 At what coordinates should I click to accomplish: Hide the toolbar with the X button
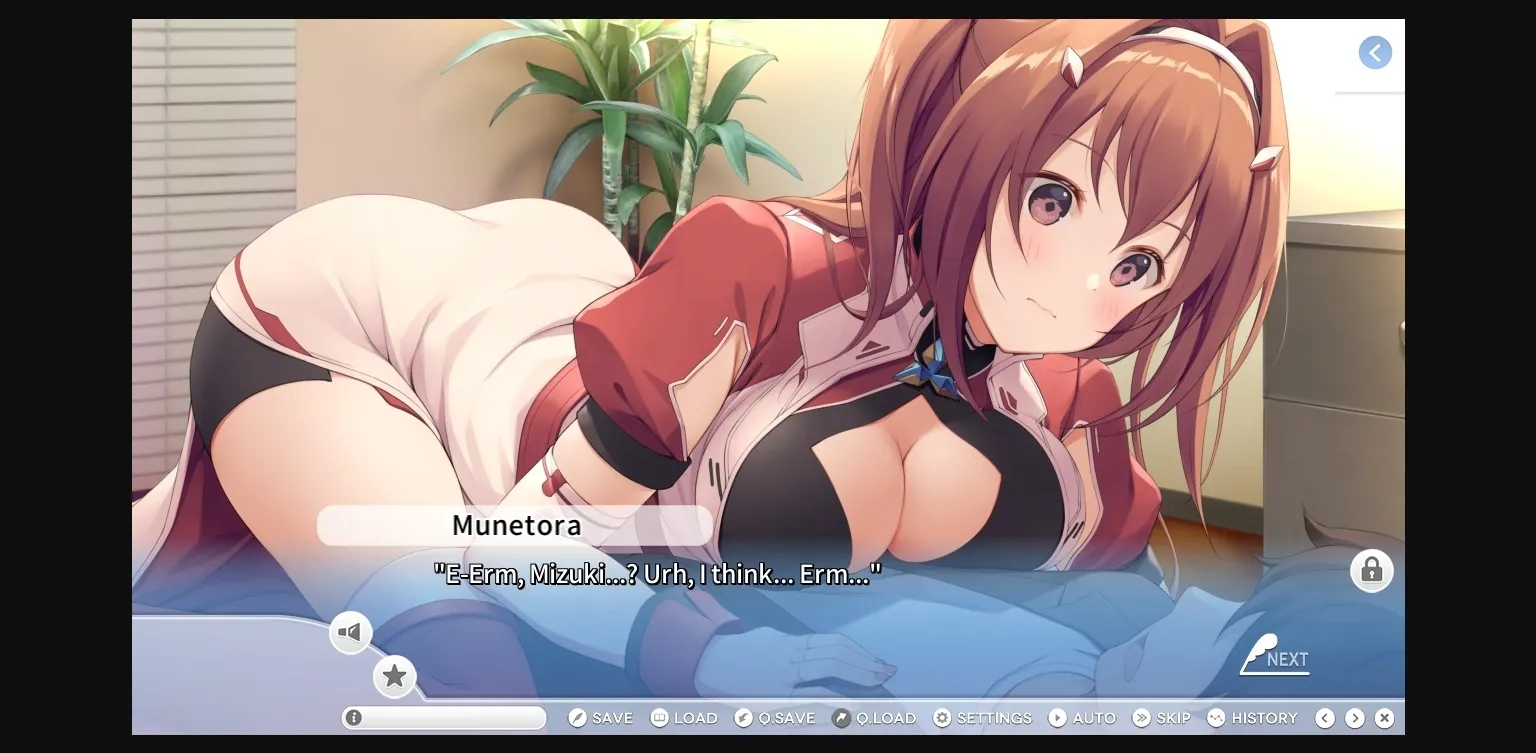[1384, 717]
